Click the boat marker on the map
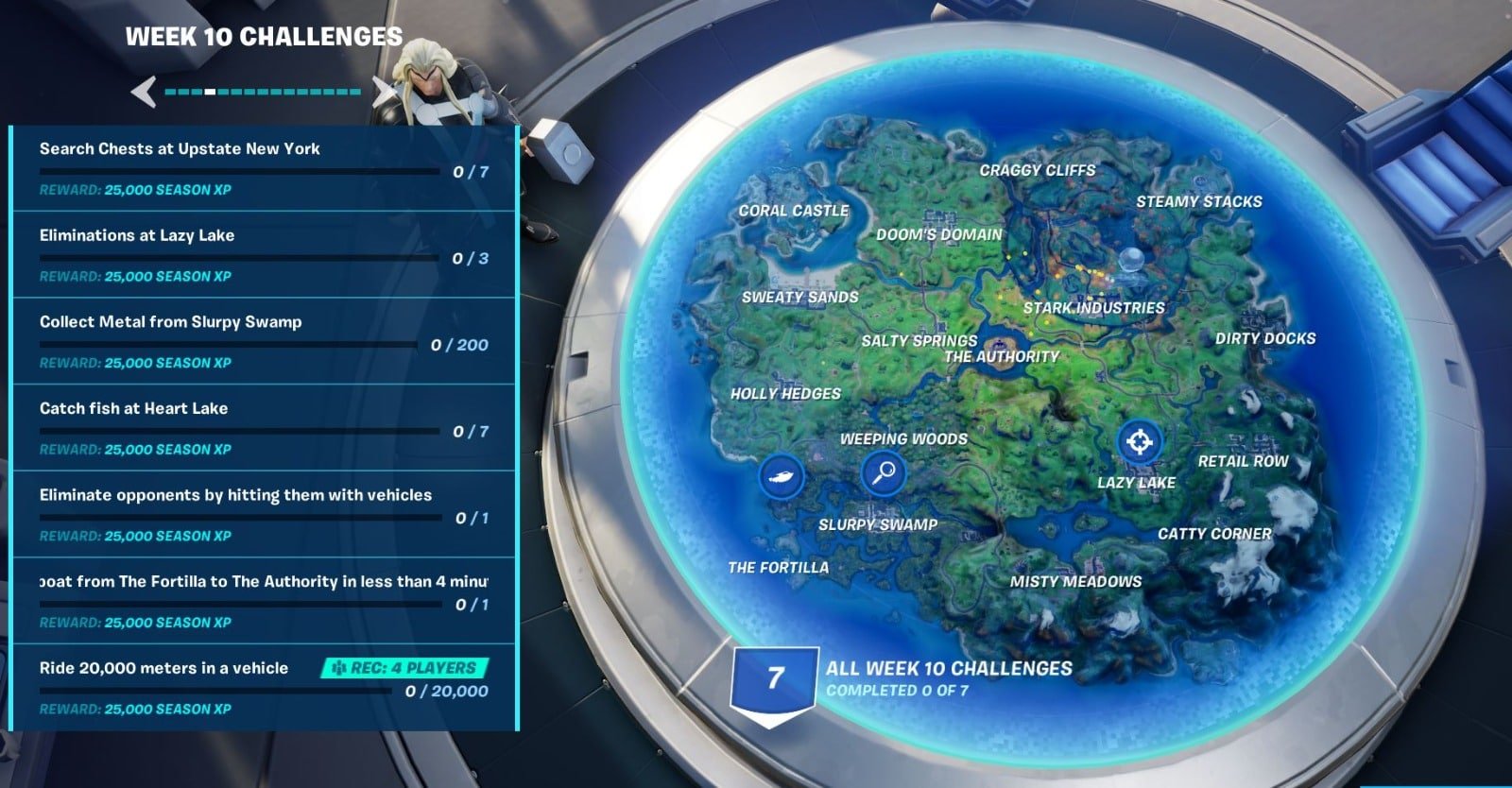The height and width of the screenshot is (788, 1512). tap(782, 475)
